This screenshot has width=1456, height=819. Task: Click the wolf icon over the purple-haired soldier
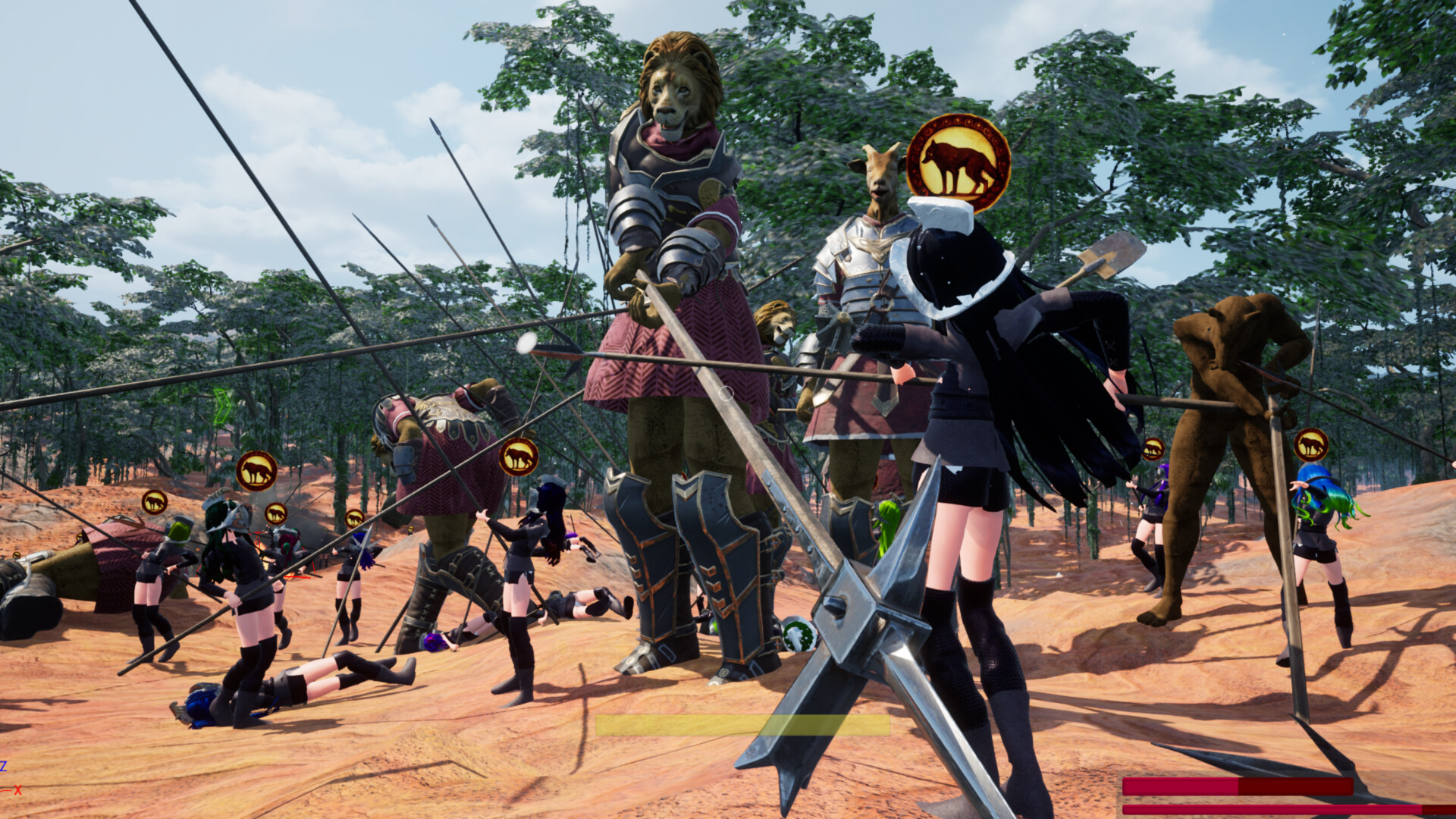point(1153,447)
